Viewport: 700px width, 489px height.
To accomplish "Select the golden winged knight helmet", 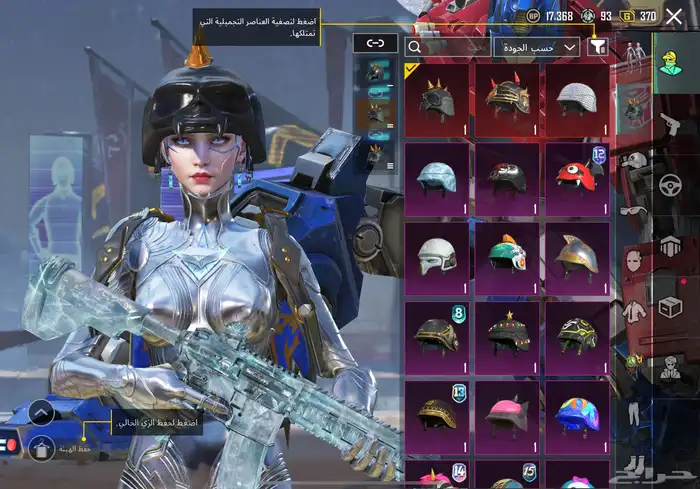I will 577,255.
